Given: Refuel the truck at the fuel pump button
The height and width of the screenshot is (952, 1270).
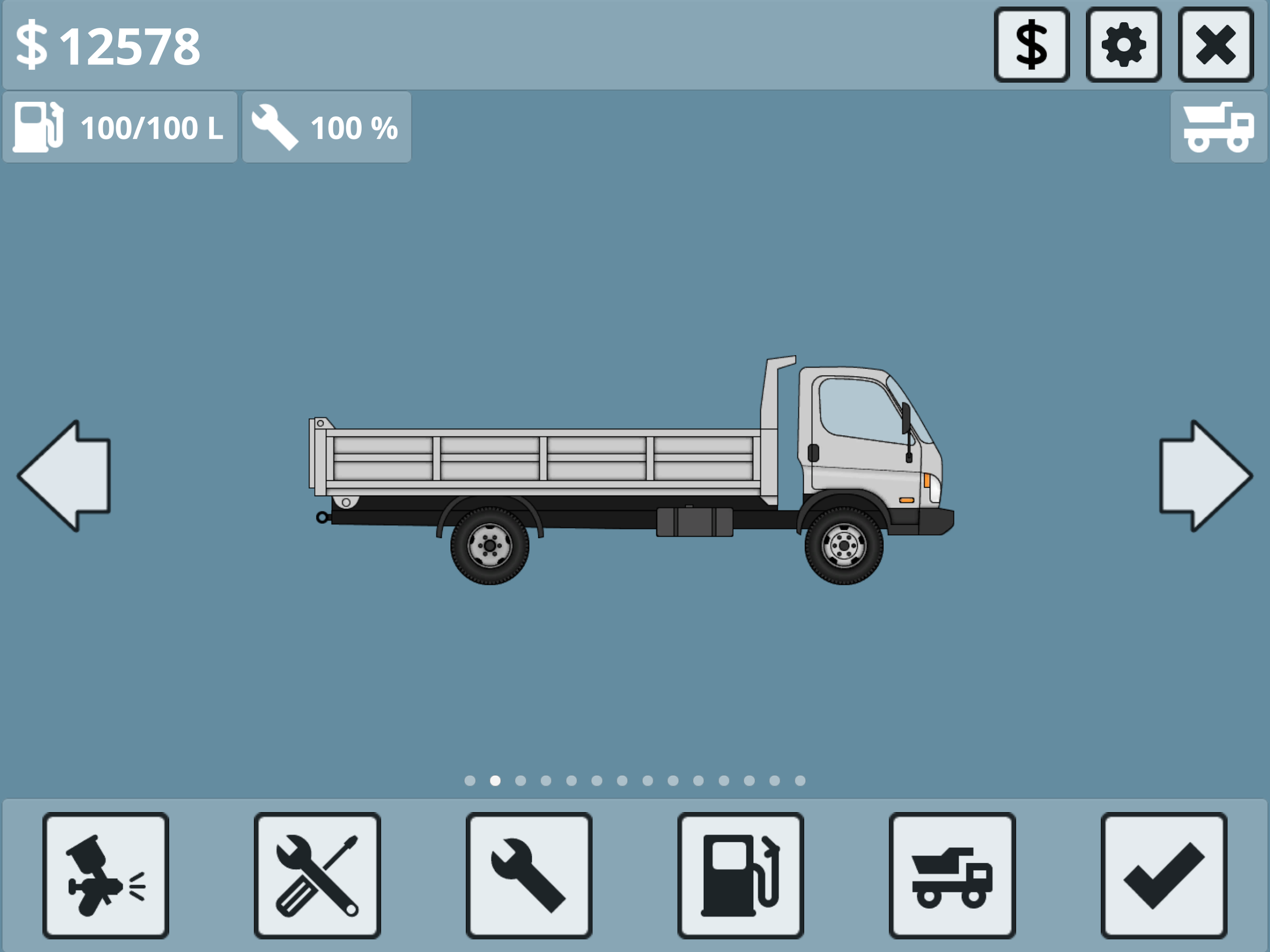Looking at the screenshot, I should pyautogui.click(x=740, y=875).
